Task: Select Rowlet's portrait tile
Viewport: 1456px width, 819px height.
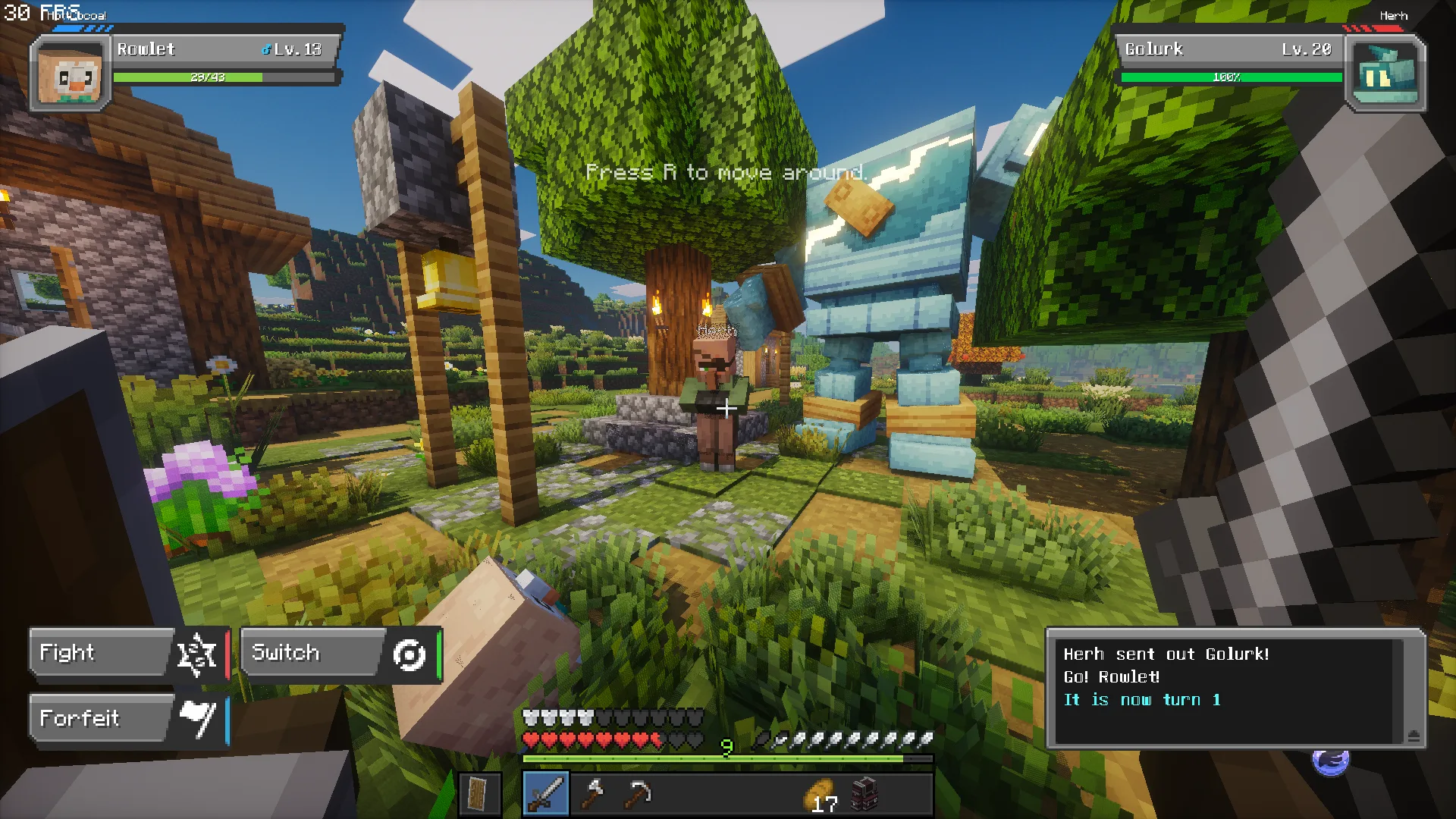Action: pyautogui.click(x=70, y=75)
